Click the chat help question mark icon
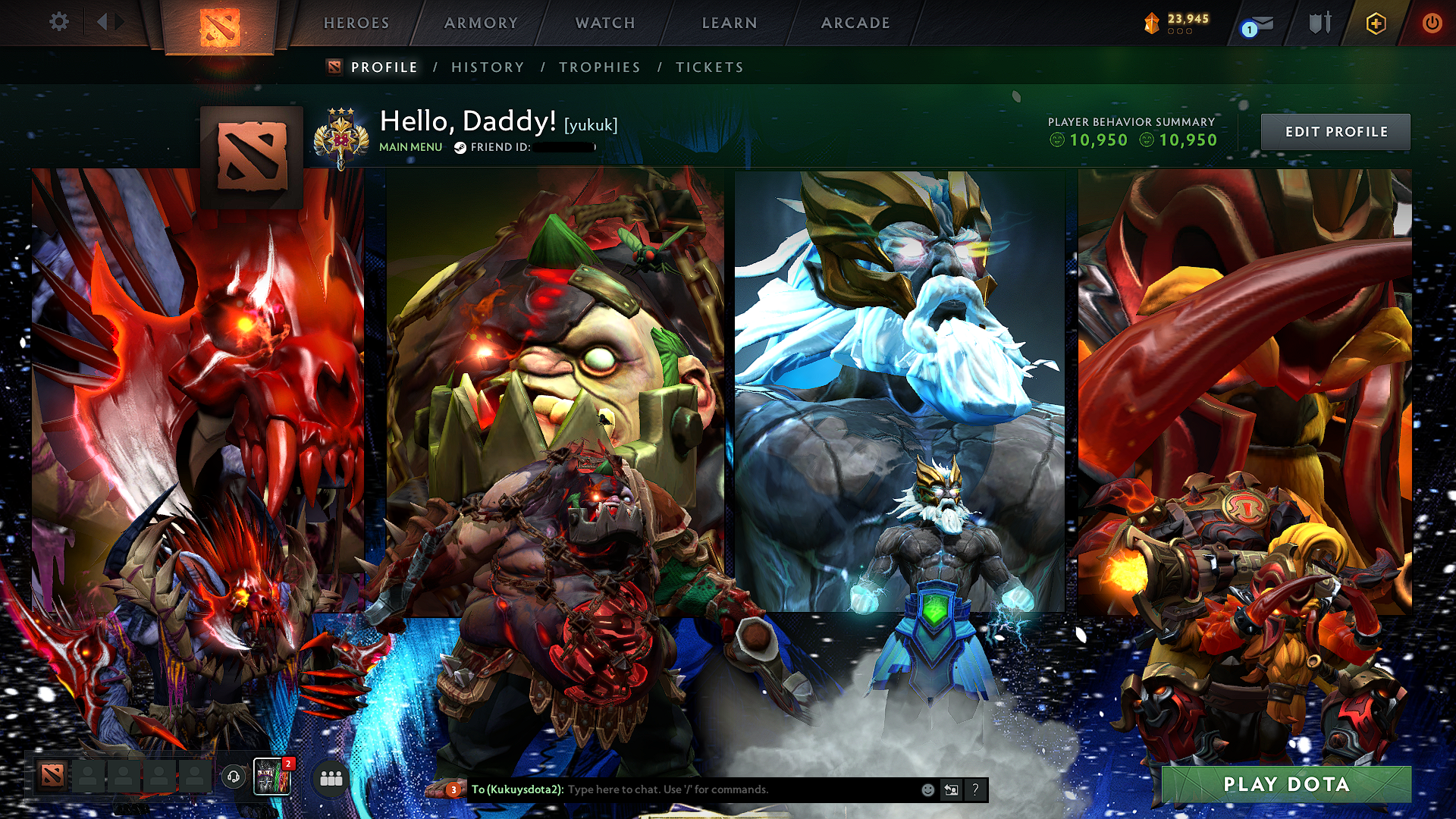The width and height of the screenshot is (1456, 819). [974, 790]
